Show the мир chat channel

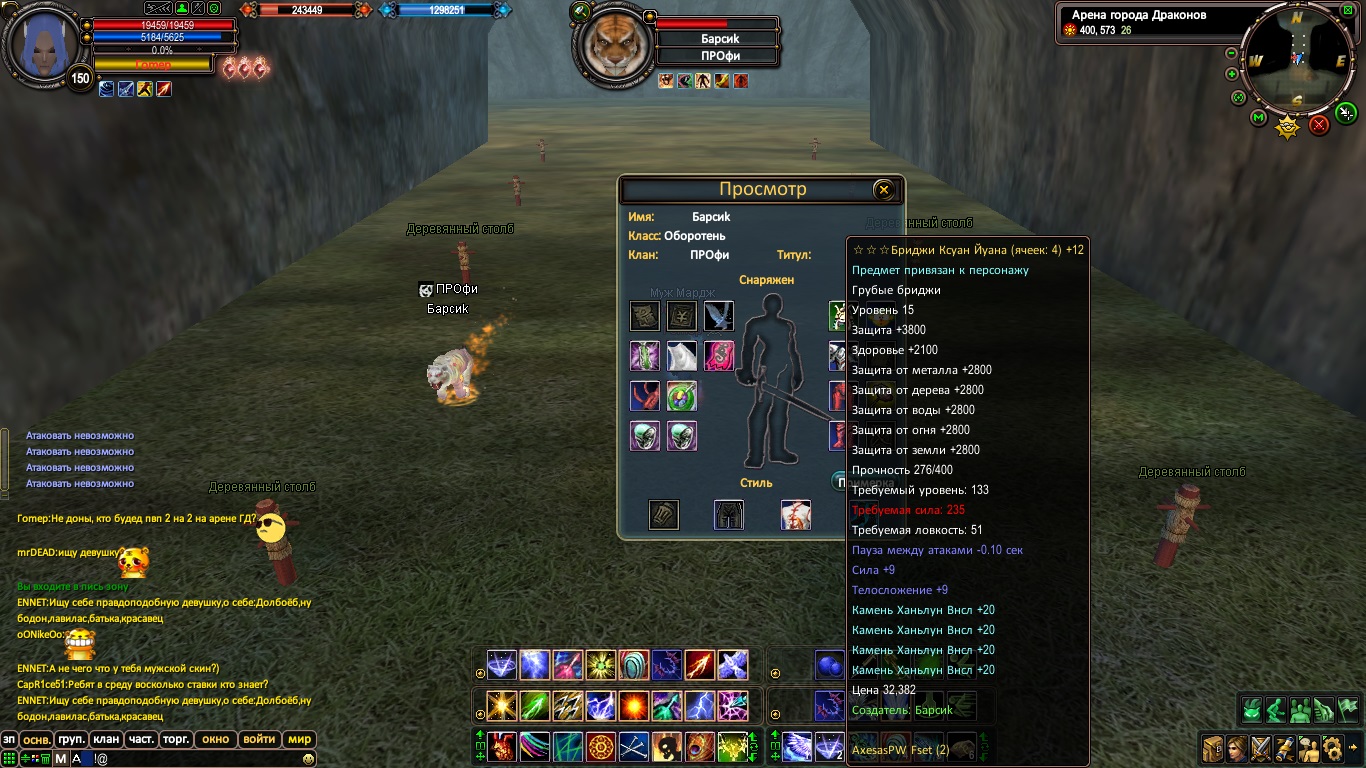[299, 740]
